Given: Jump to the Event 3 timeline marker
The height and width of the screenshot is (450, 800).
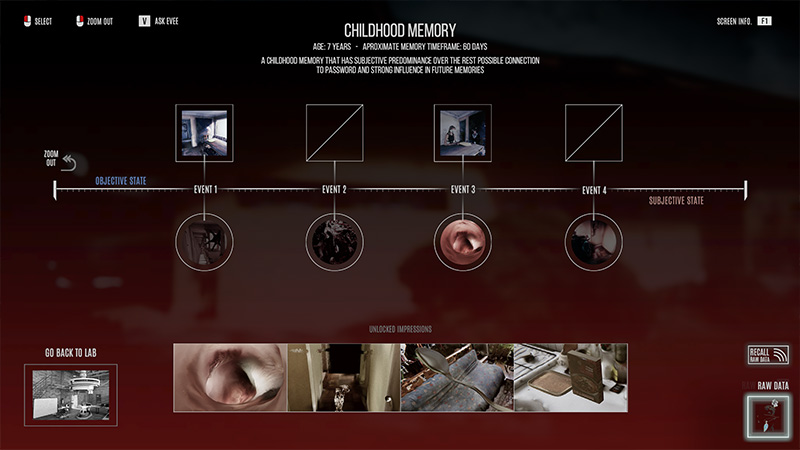Looking at the screenshot, I should pos(462,189).
